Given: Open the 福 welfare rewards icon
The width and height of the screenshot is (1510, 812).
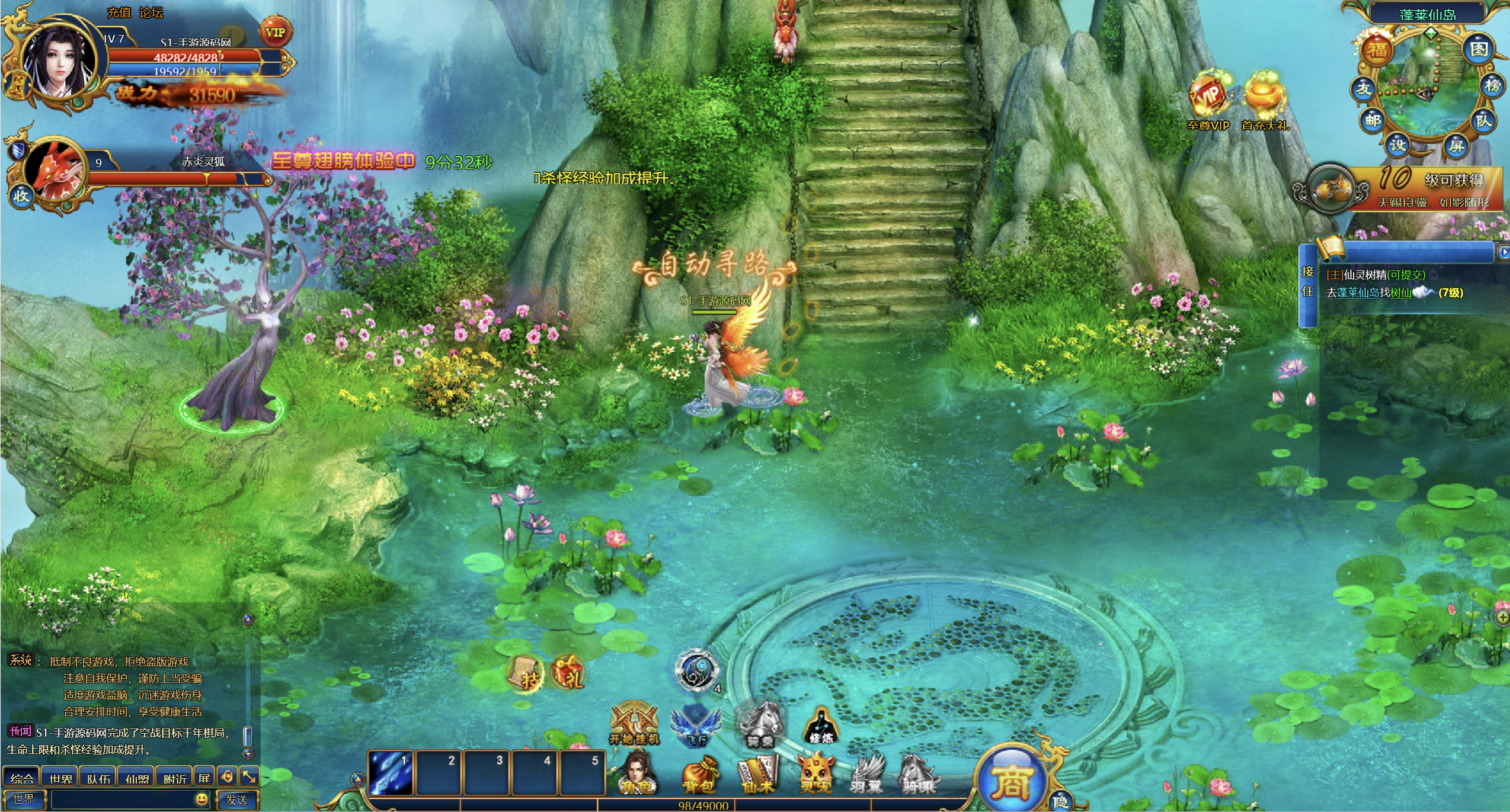Looking at the screenshot, I should 1377,50.
